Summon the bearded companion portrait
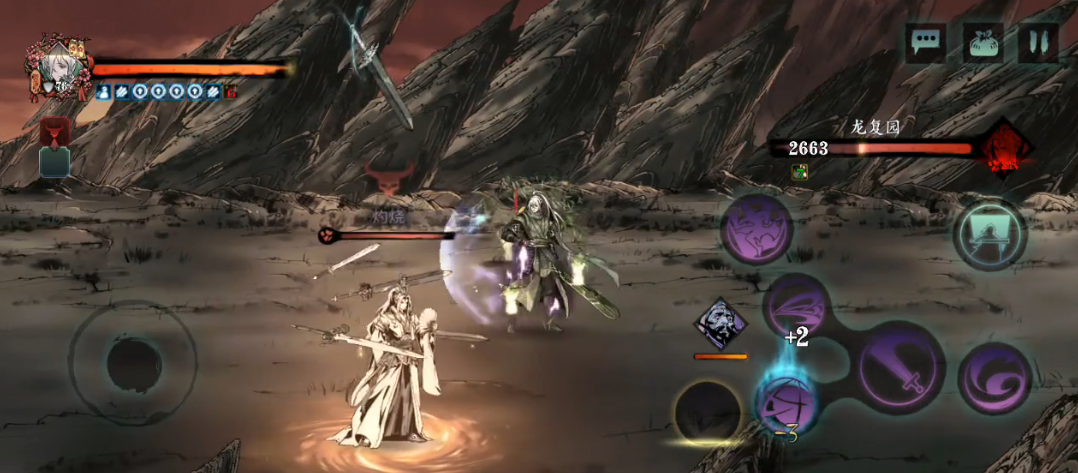The image size is (1078, 473). coord(721,324)
